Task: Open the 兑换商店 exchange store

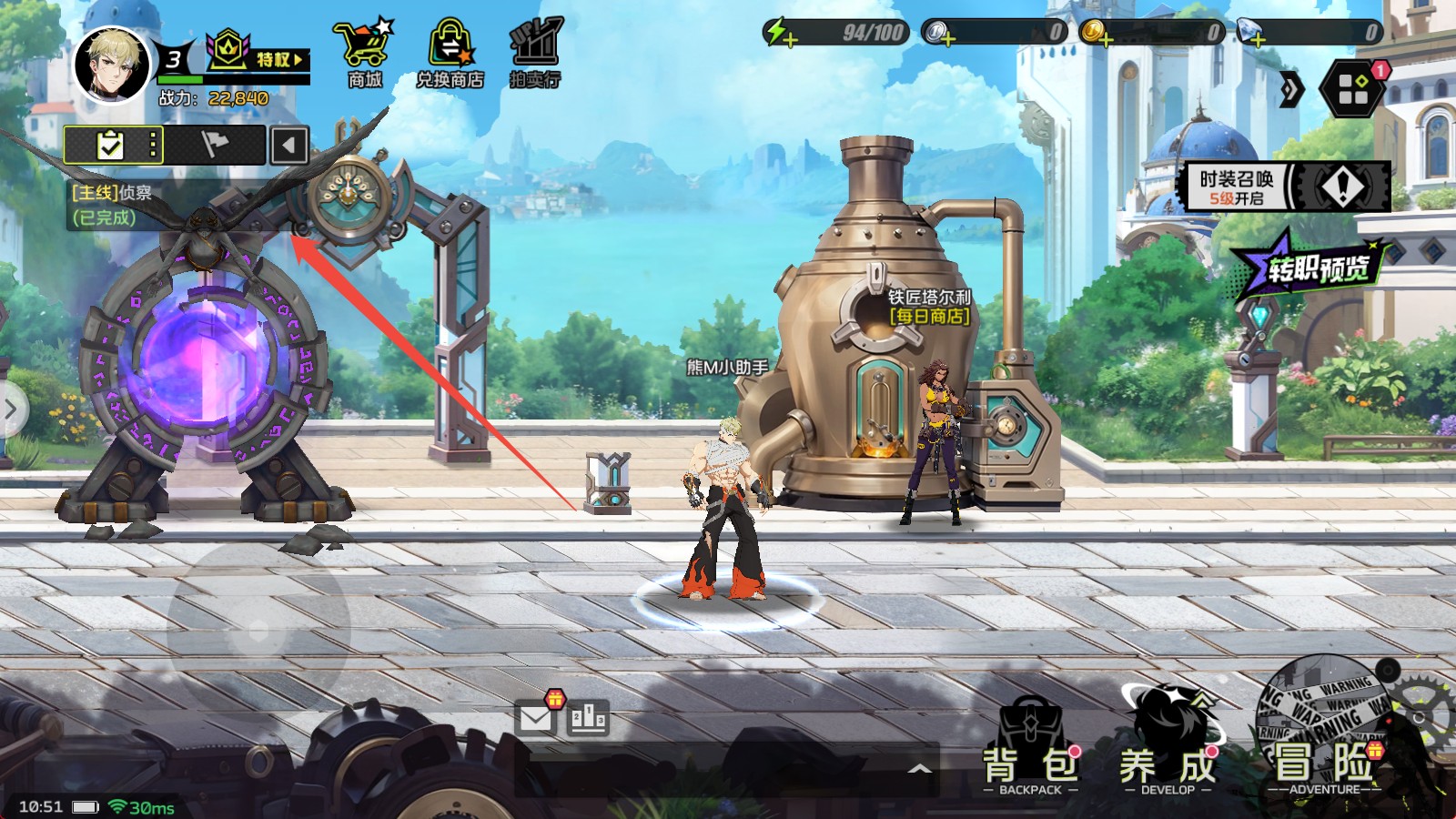Action: click(450, 55)
